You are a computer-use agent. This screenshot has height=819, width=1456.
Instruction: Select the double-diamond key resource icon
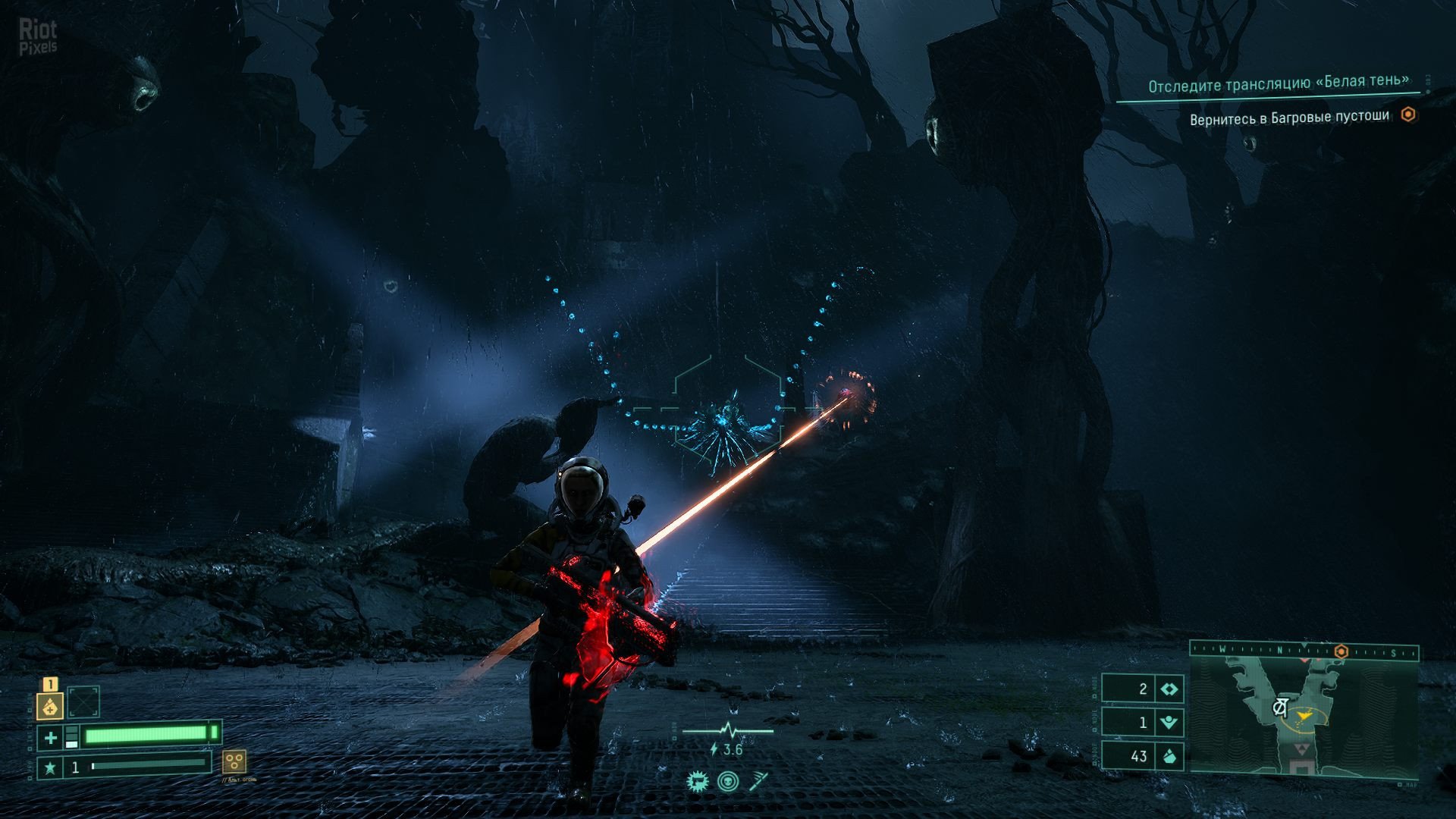[1169, 689]
